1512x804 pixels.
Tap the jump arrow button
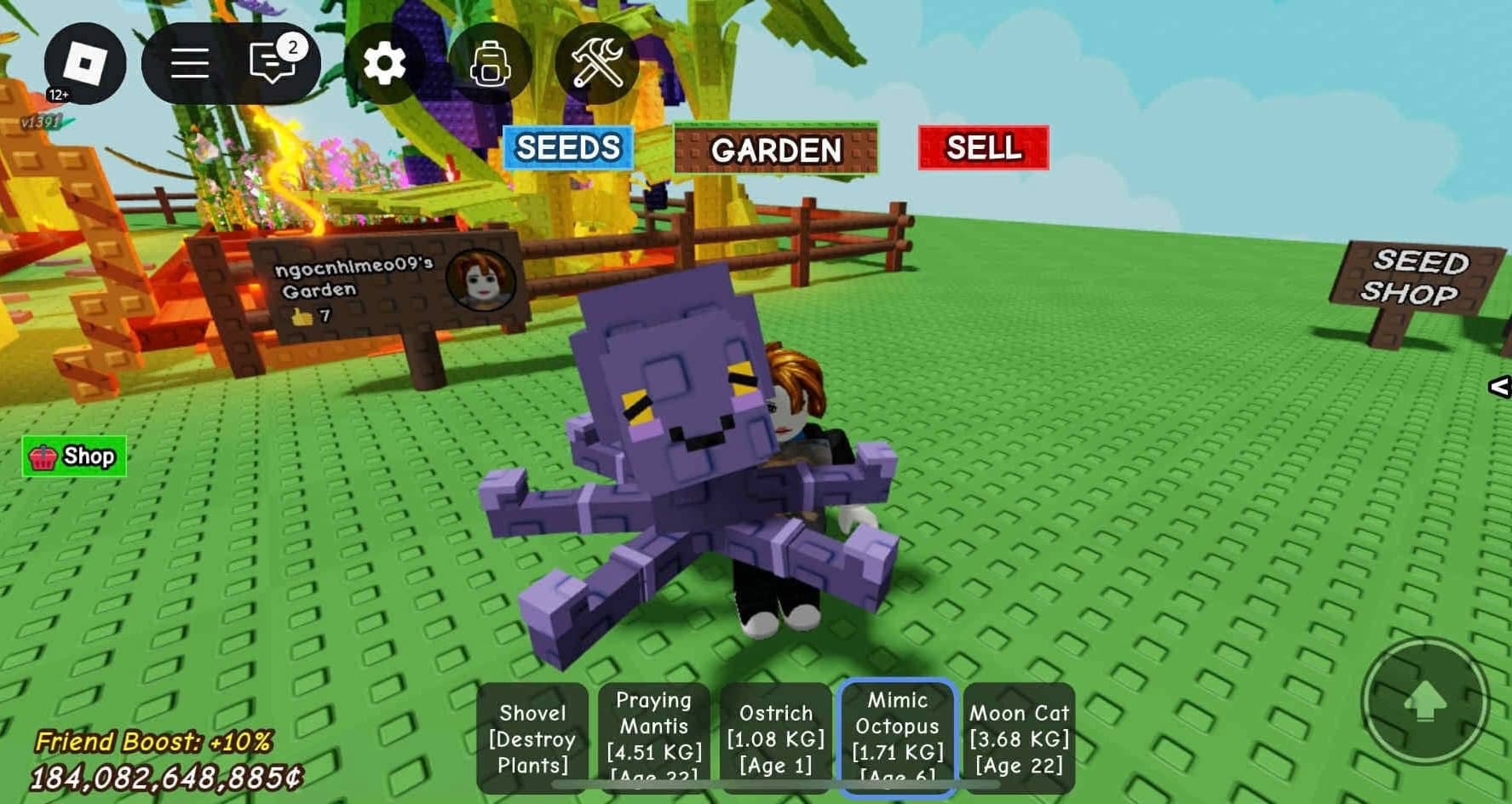(1425, 700)
